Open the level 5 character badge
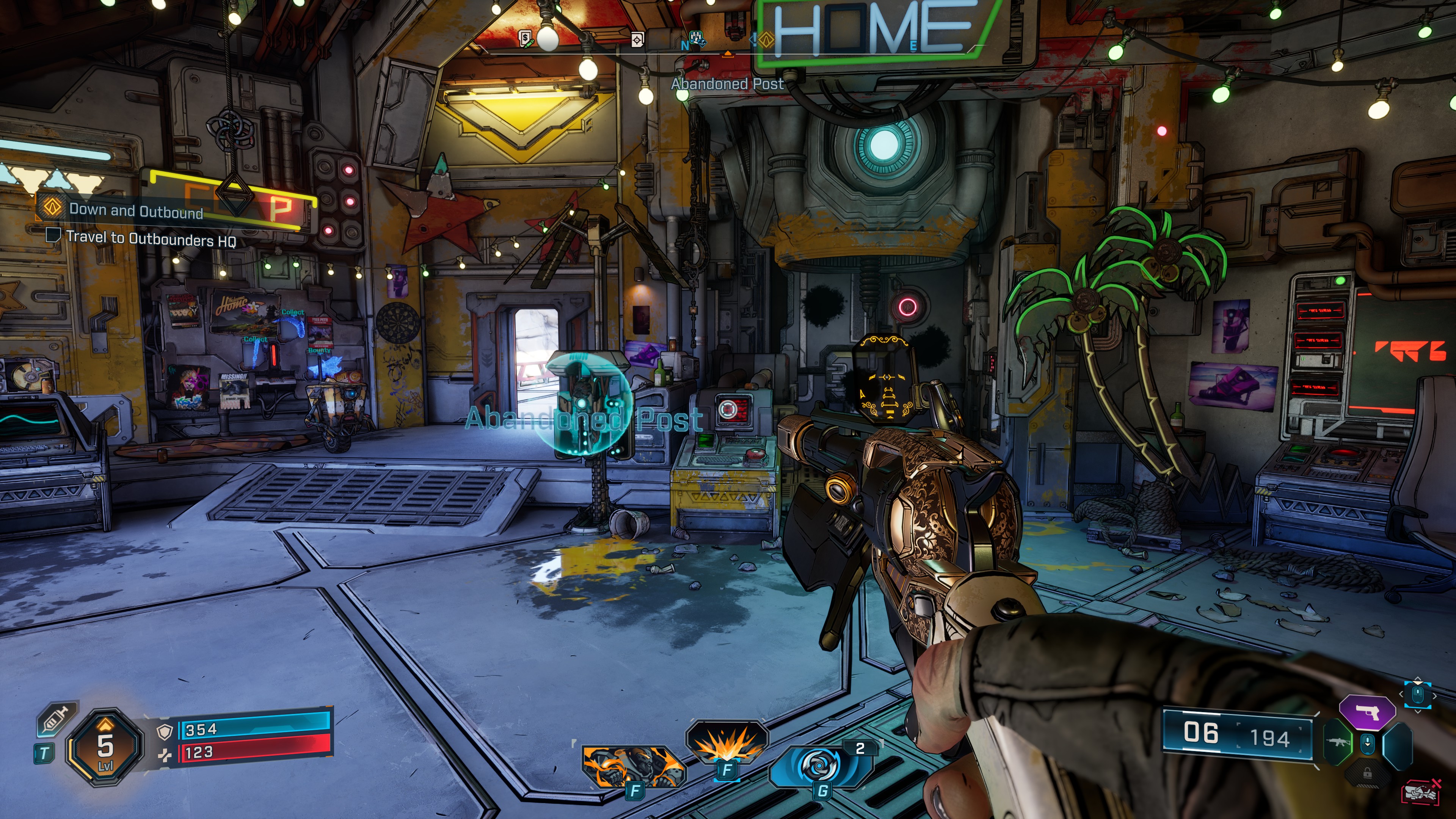The width and height of the screenshot is (1456, 819). point(105,747)
